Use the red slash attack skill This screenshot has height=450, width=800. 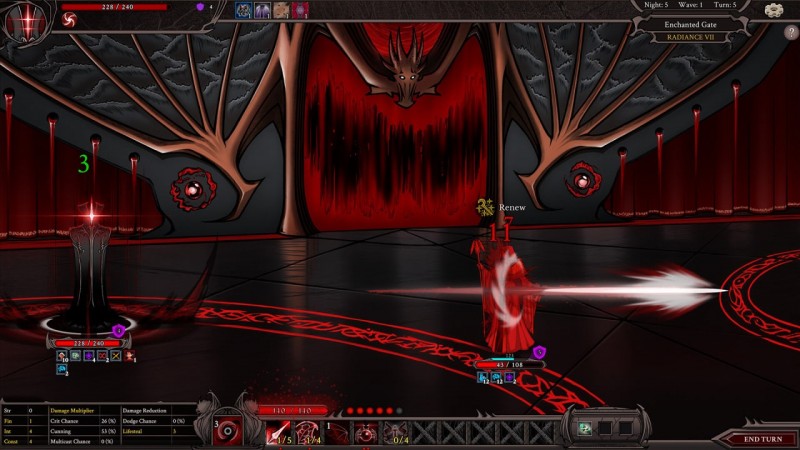tap(279, 433)
